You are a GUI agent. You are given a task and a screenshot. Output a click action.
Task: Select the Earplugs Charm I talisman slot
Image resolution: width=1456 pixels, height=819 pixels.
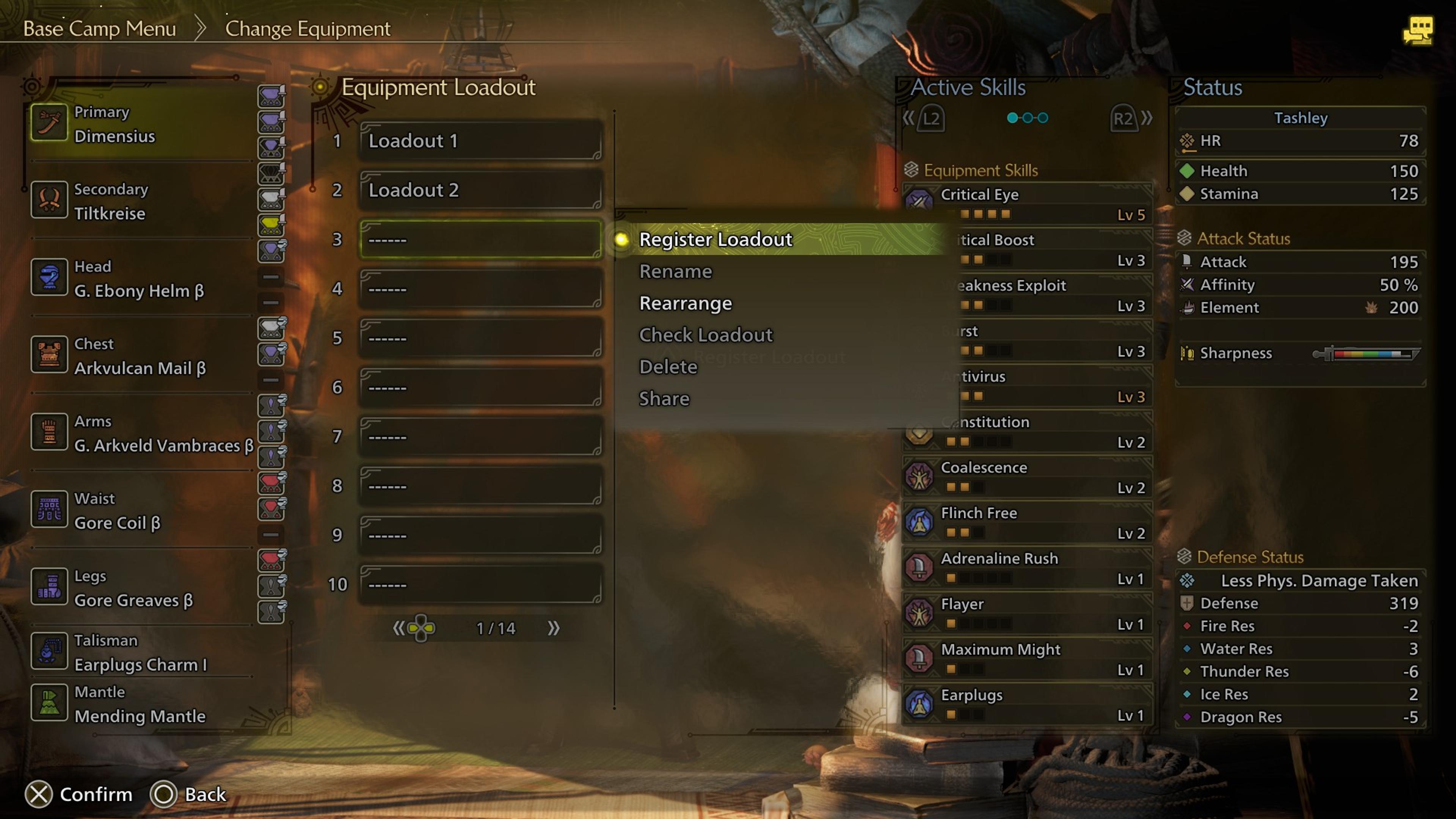pyautogui.click(x=141, y=653)
